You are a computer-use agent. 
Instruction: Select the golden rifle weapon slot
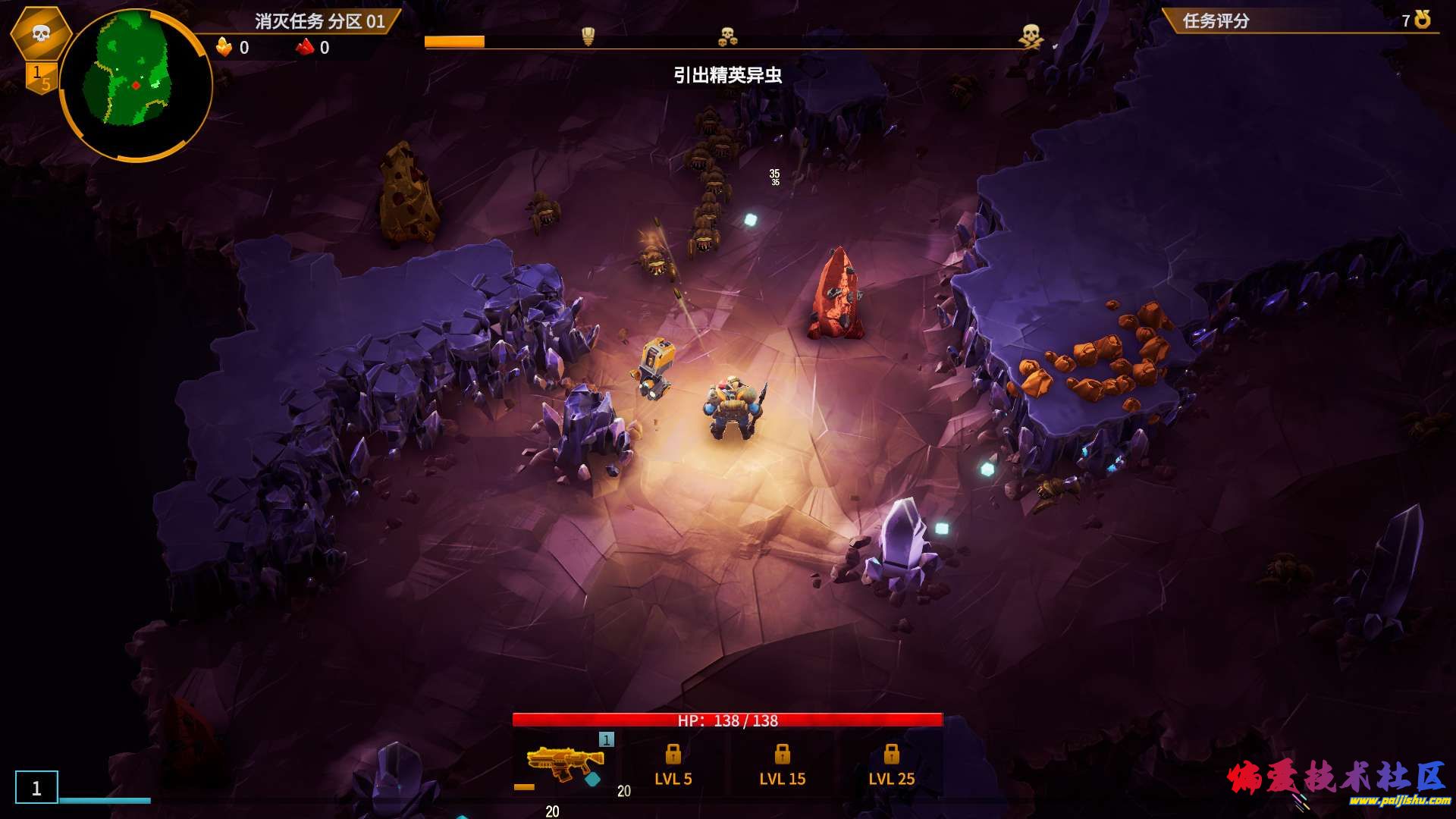tap(564, 763)
